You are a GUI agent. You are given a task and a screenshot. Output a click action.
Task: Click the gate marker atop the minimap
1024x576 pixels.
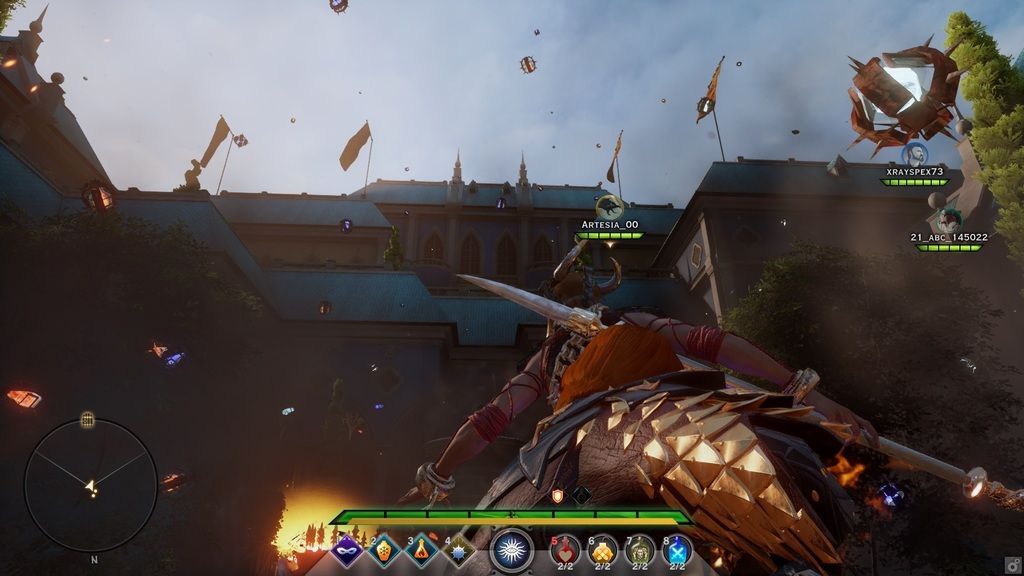point(88,418)
